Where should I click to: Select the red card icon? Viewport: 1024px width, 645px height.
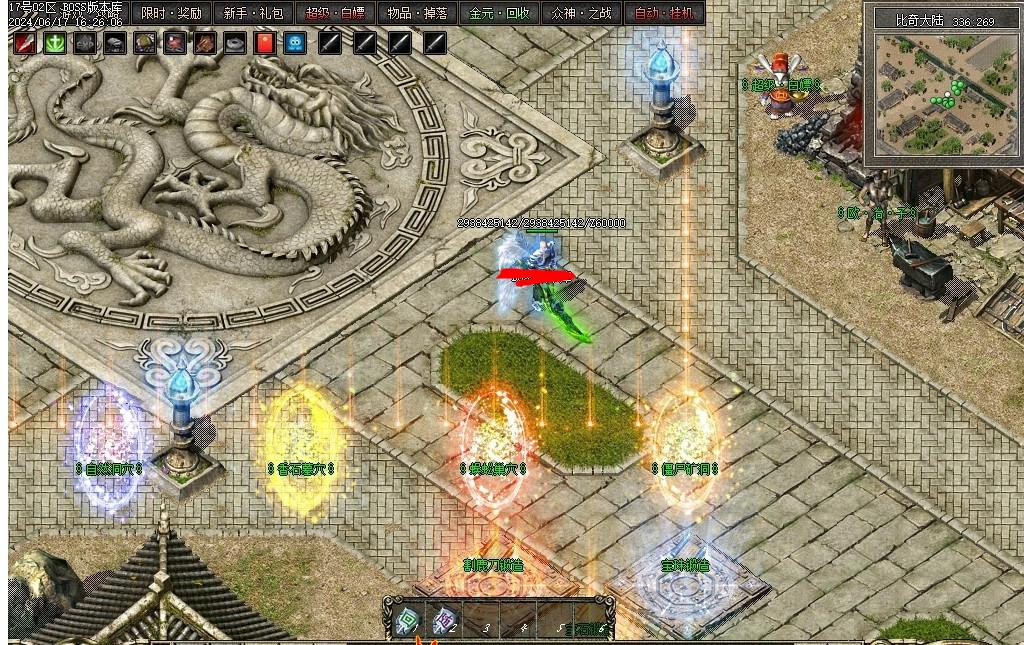[265, 43]
